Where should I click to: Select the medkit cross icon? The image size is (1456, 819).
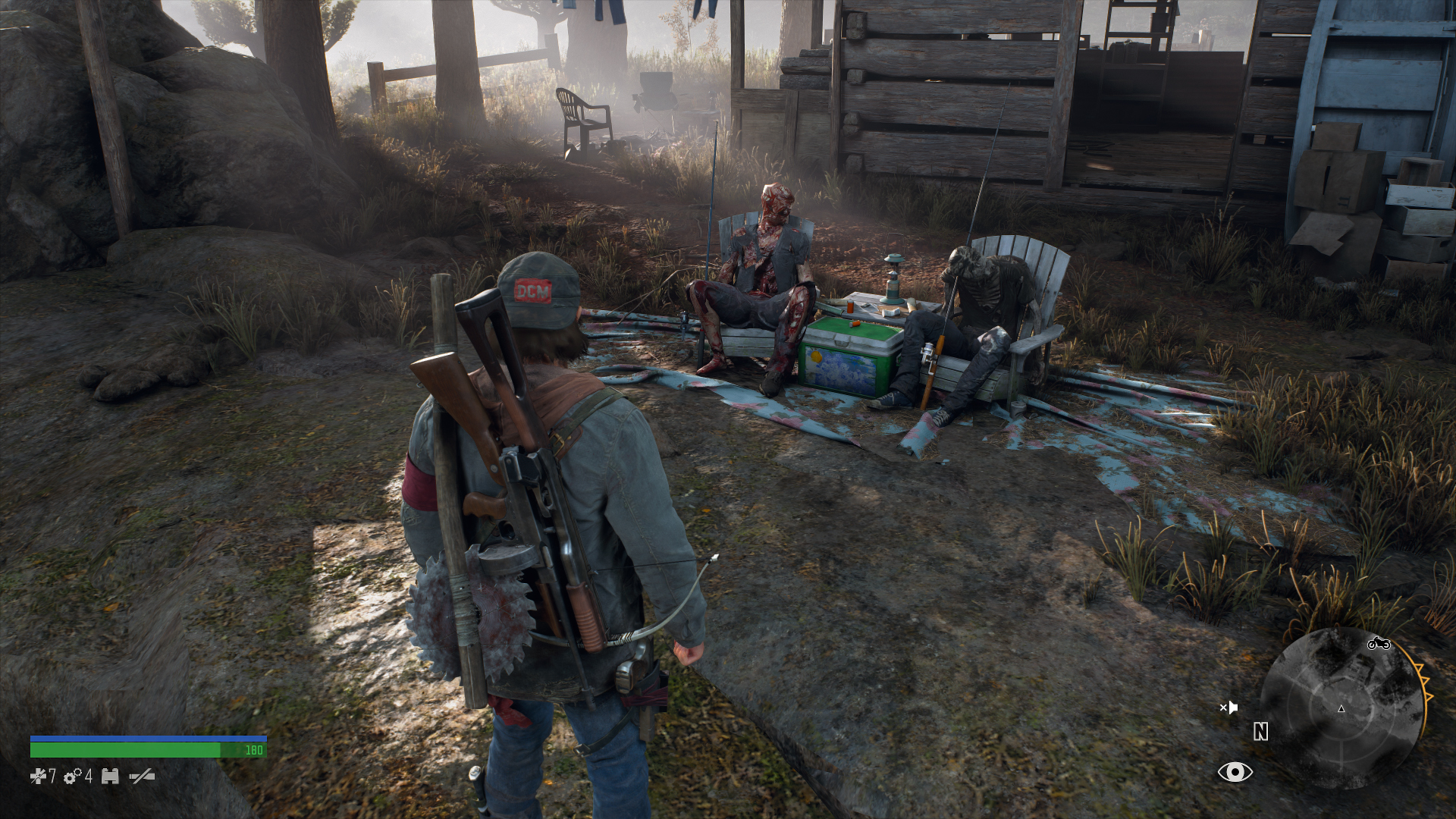click(x=38, y=776)
